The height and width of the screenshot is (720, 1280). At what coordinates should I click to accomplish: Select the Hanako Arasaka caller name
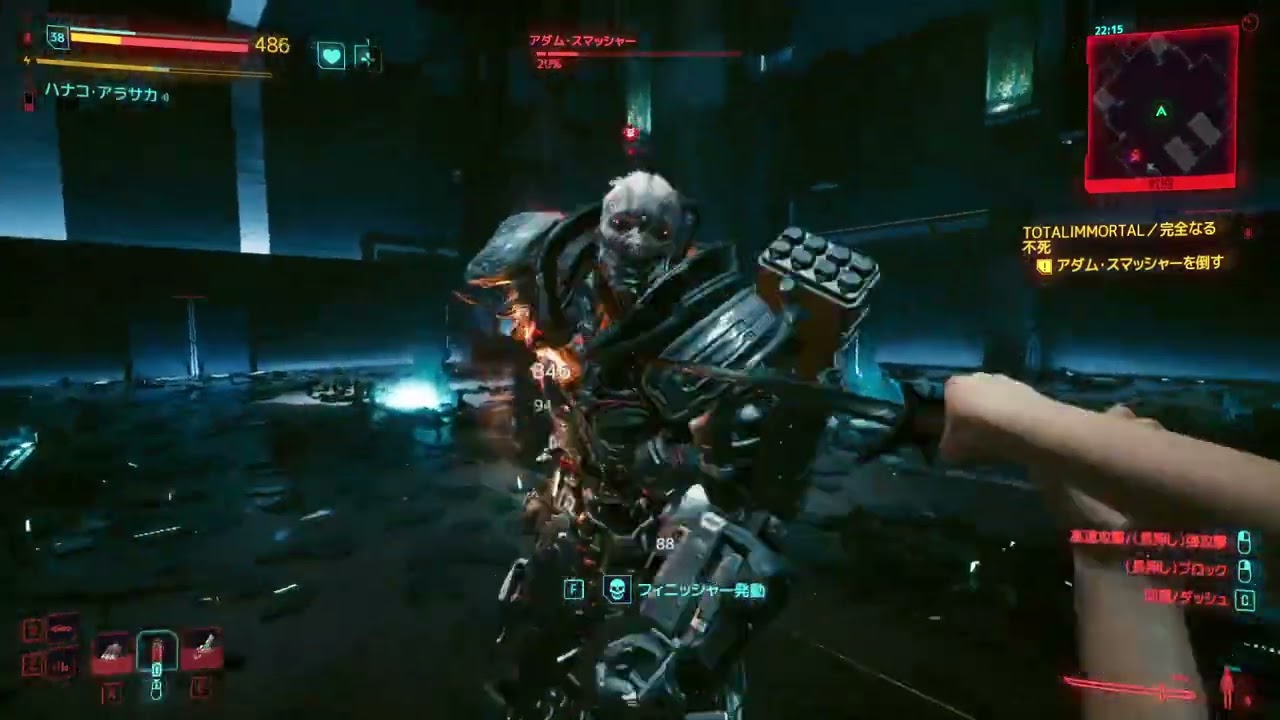pos(100,95)
